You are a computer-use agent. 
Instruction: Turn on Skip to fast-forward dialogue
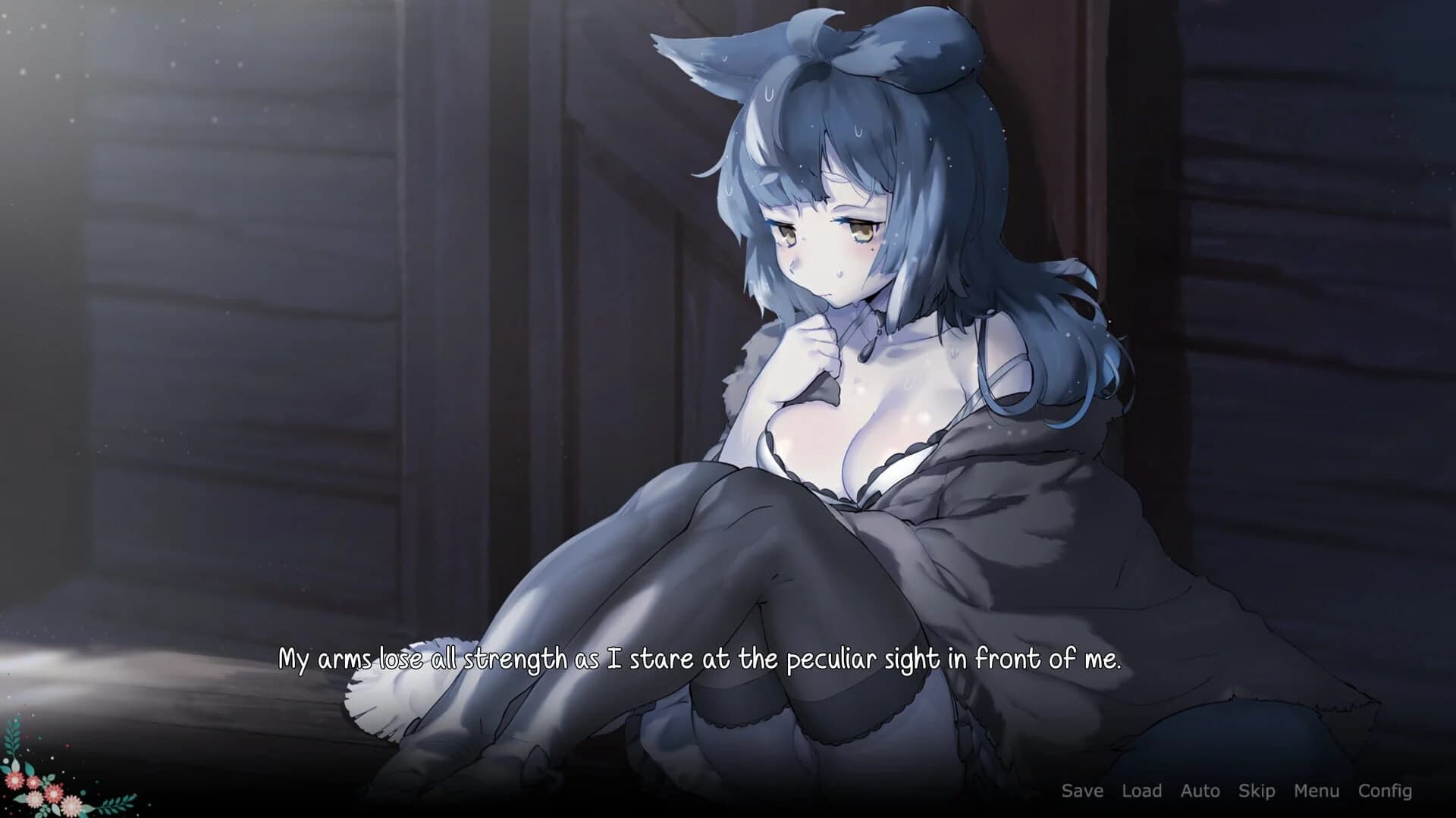tap(1255, 791)
